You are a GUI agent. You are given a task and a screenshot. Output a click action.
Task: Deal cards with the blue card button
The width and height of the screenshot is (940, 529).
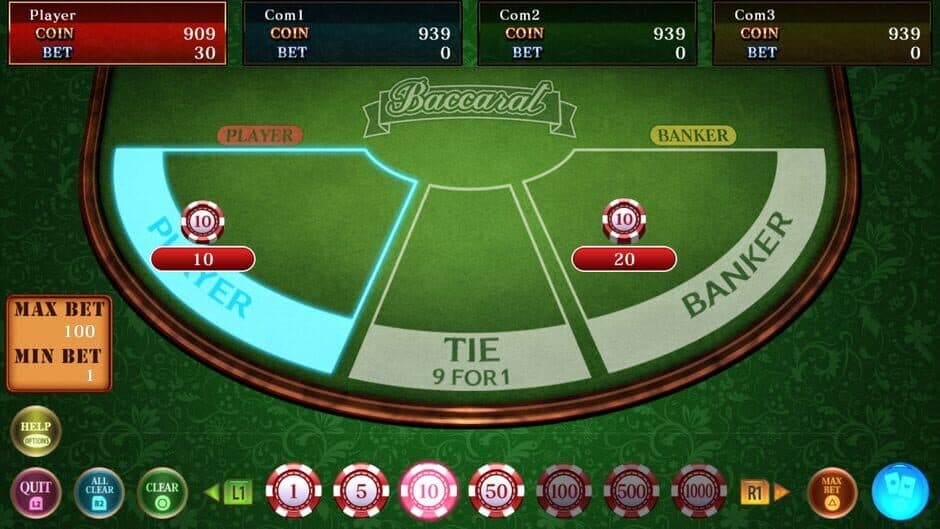click(900, 491)
